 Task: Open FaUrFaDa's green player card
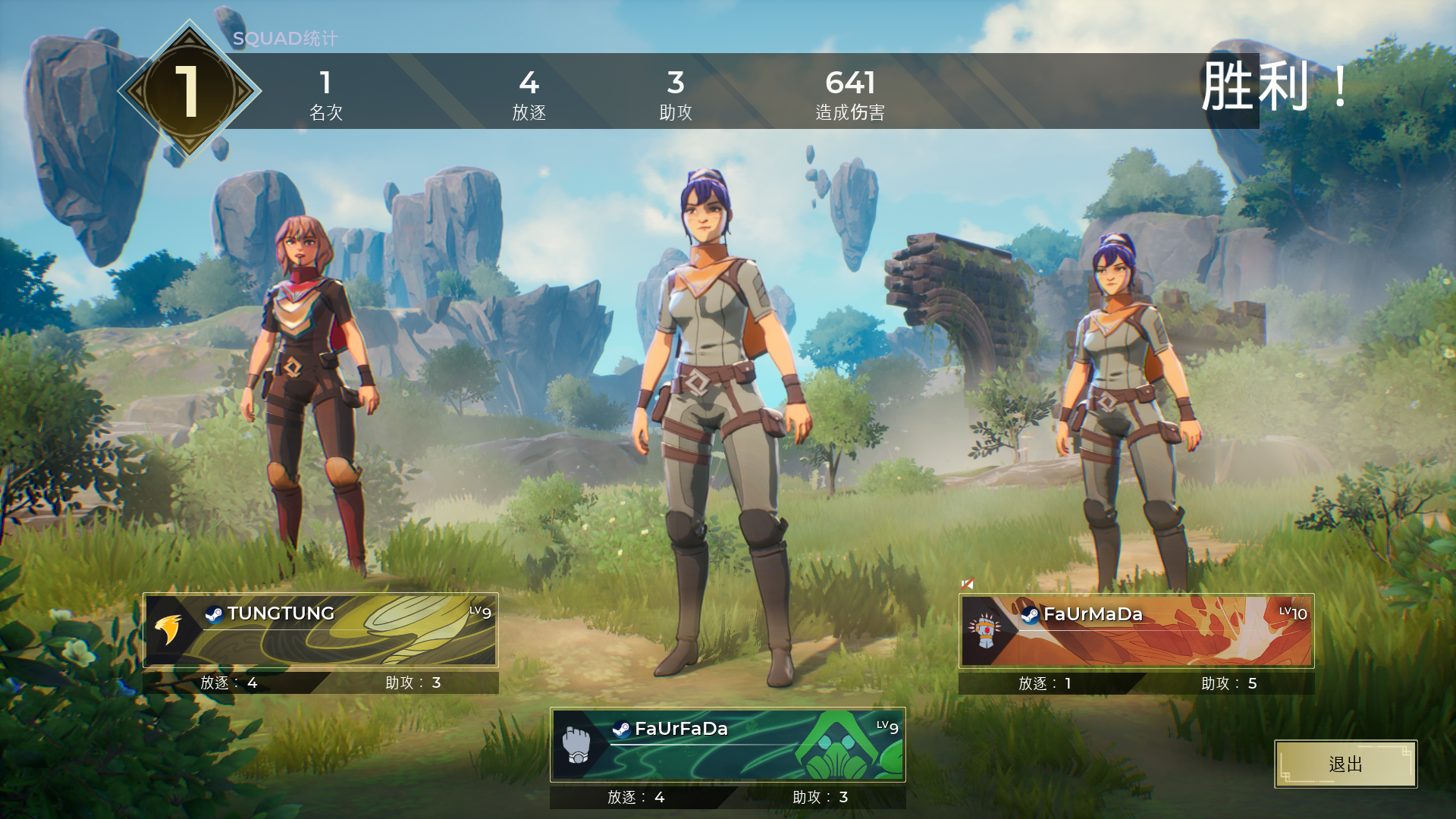pyautogui.click(x=728, y=745)
